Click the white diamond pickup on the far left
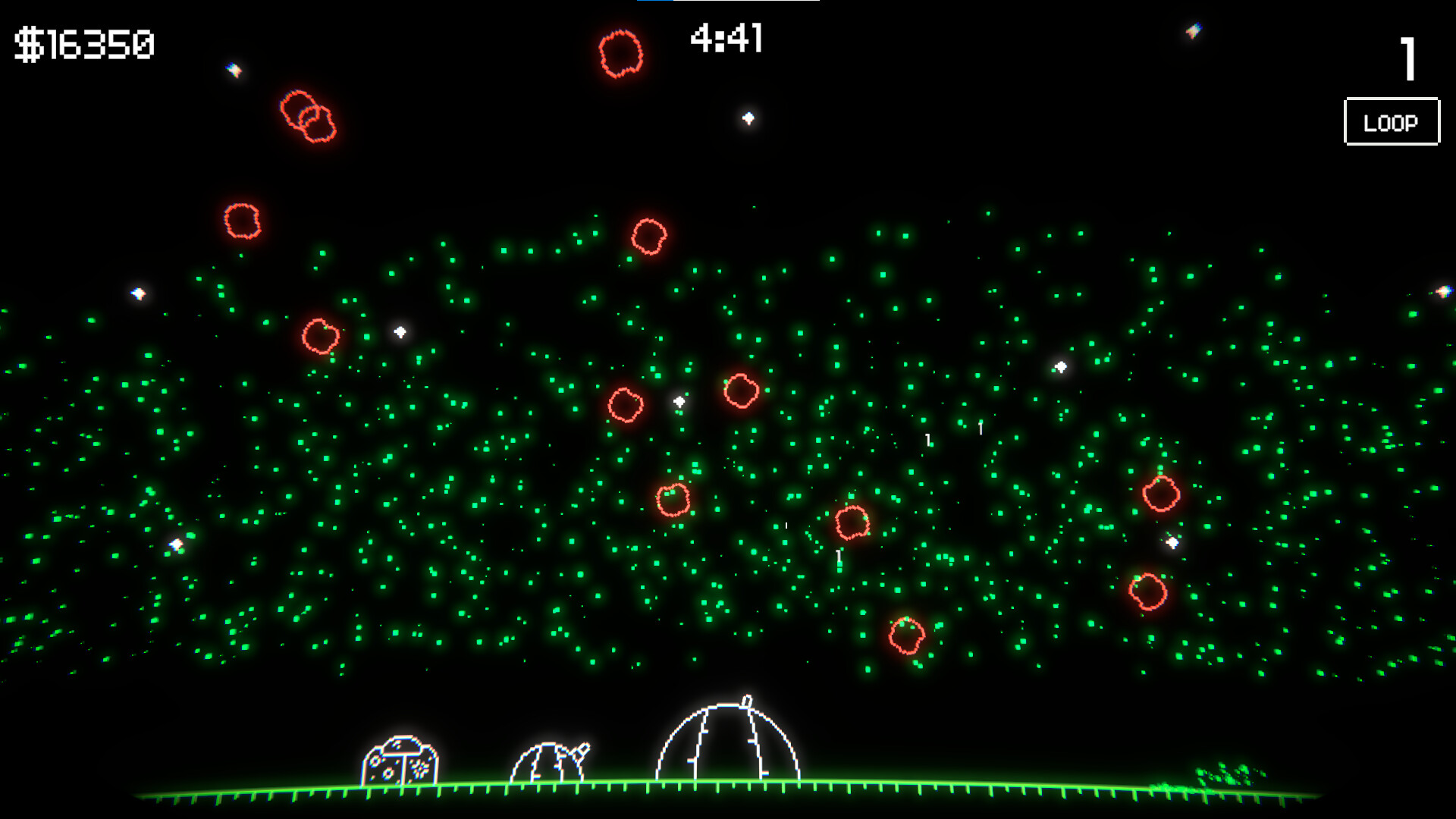This screenshot has width=1456, height=819. [138, 295]
